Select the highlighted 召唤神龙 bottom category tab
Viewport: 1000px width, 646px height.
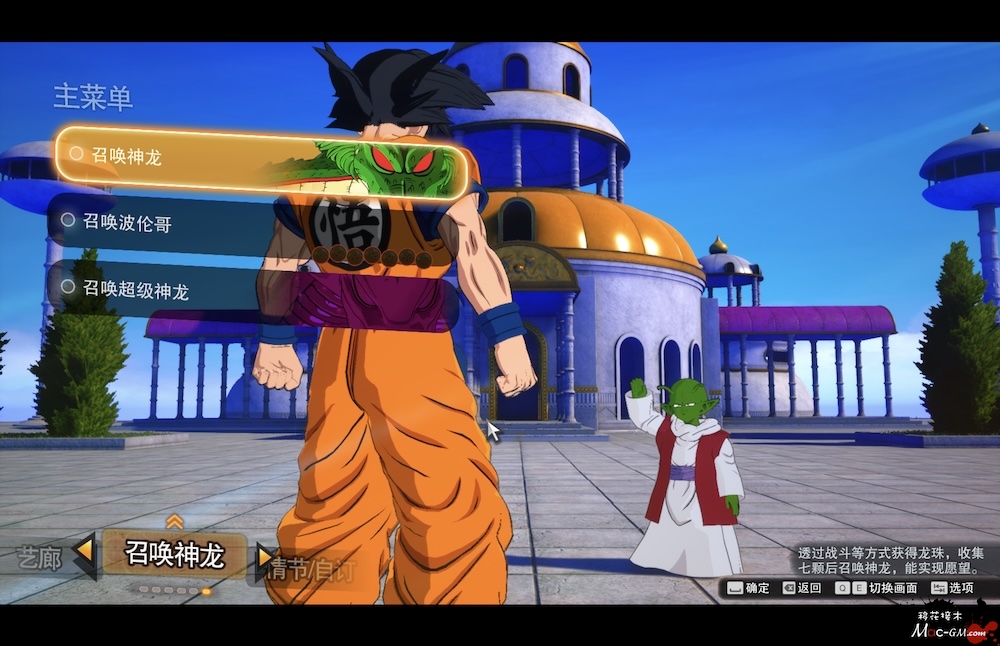coord(175,555)
